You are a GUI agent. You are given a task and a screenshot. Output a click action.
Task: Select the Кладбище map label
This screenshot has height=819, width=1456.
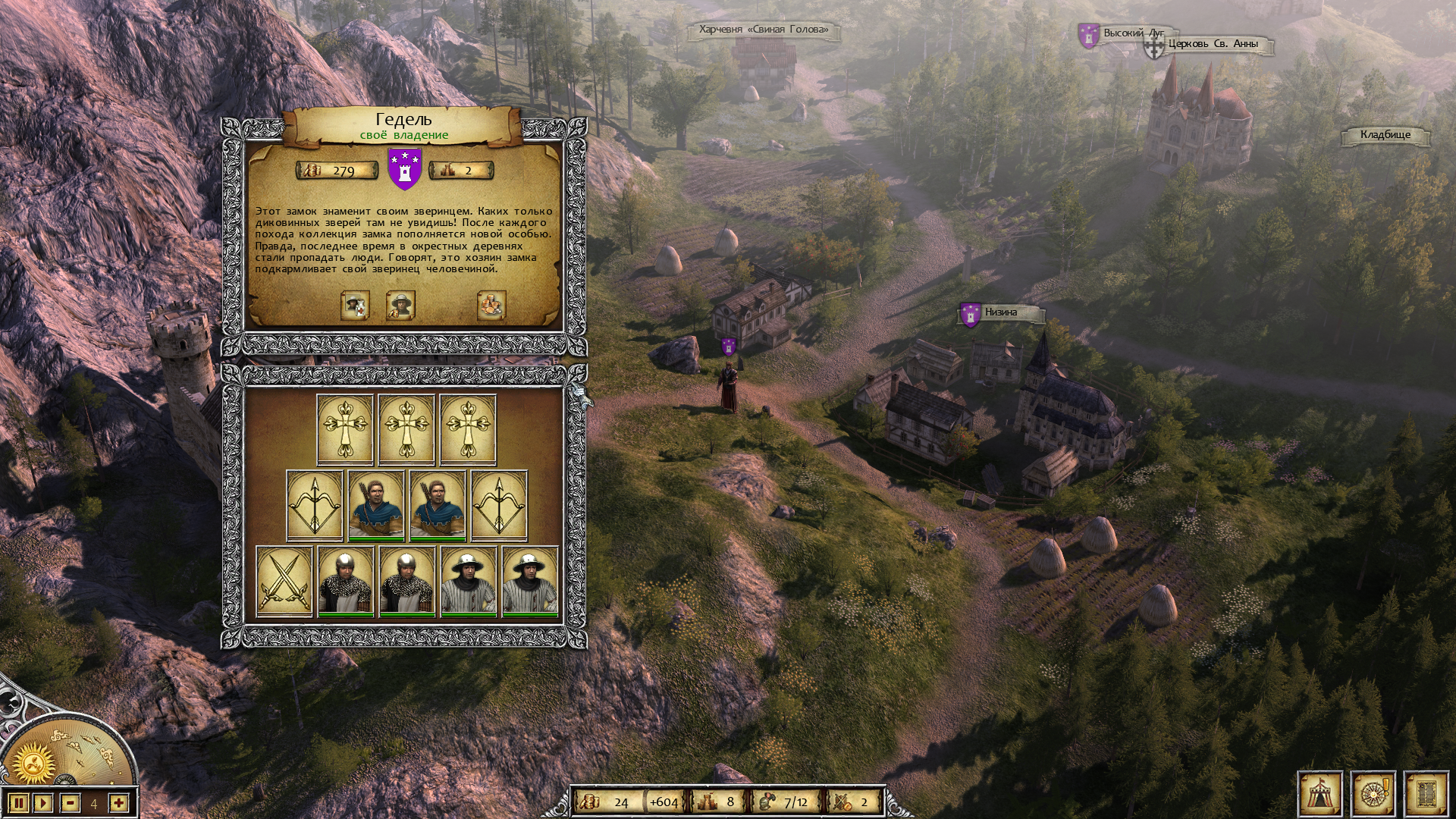[1385, 135]
